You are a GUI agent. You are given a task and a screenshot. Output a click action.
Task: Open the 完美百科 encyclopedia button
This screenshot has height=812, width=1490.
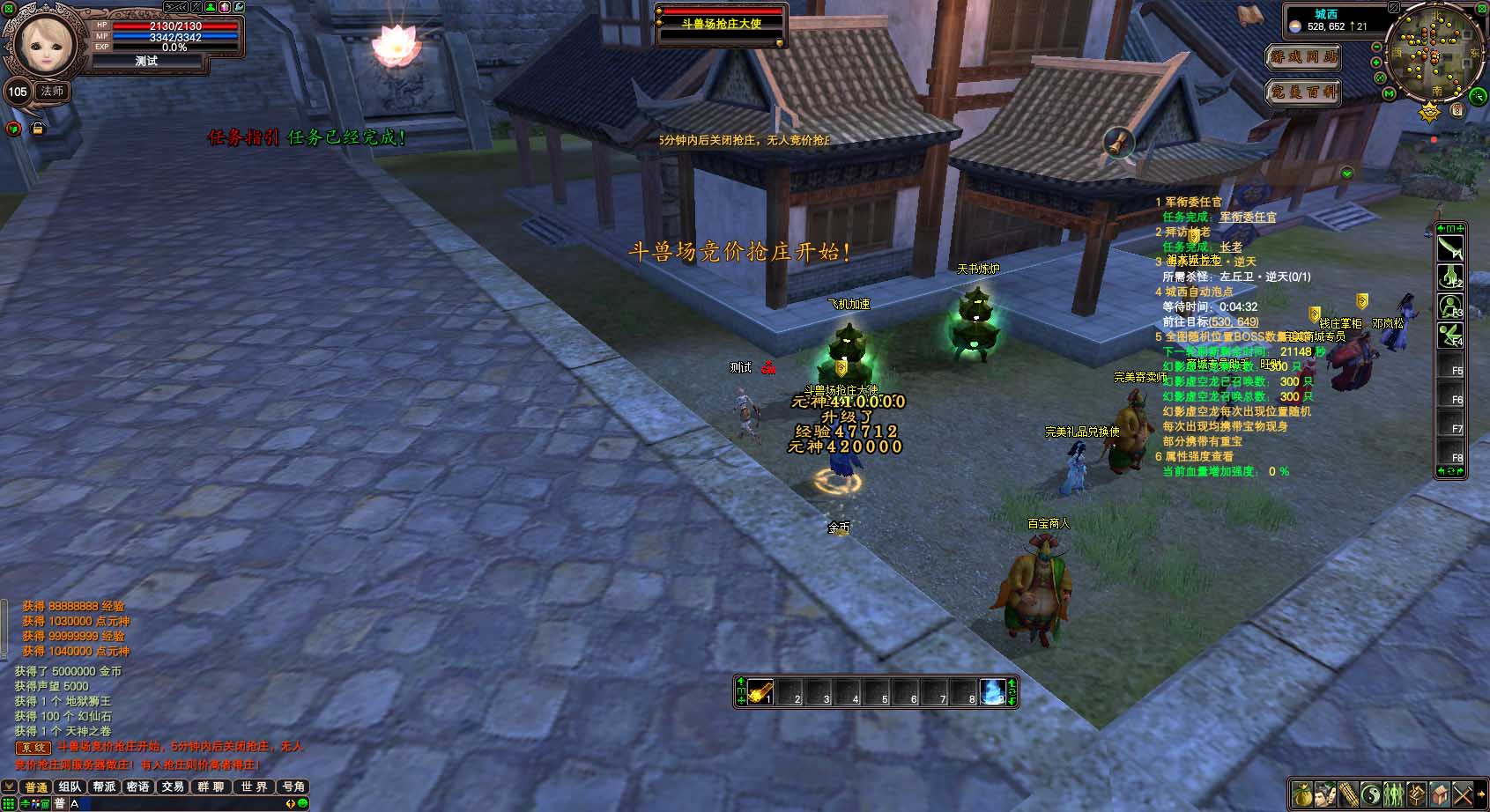coord(1303,92)
